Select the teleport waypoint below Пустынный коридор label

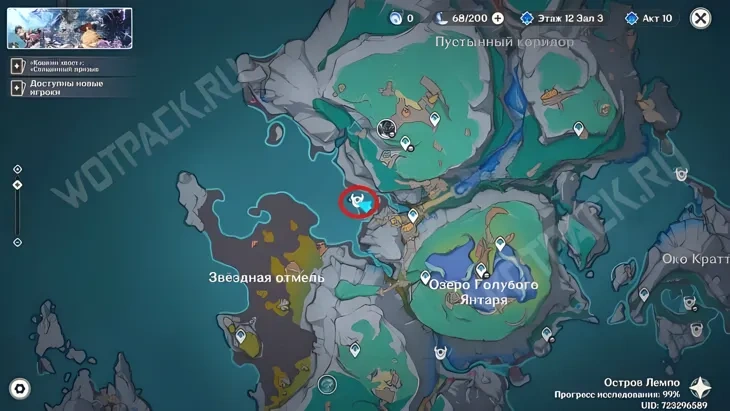pos(435,120)
